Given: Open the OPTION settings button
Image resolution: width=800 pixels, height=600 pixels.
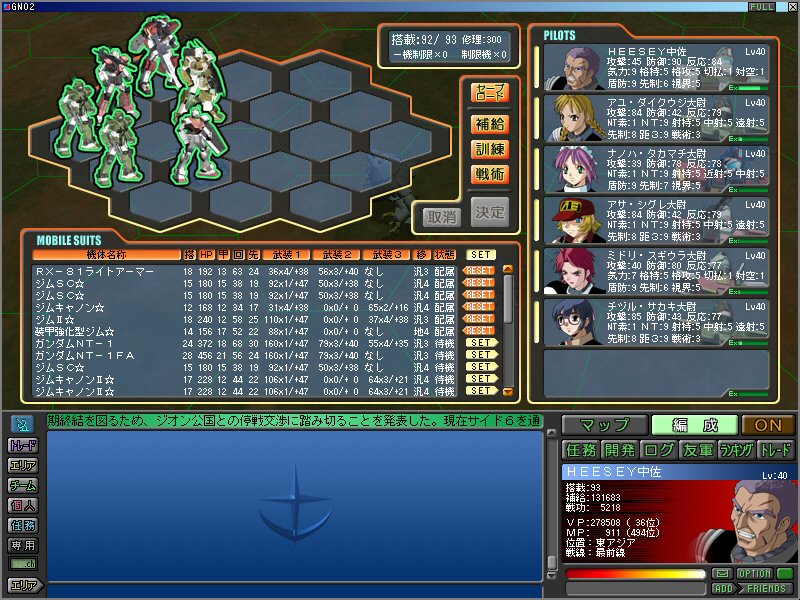Looking at the screenshot, I should pyautogui.click(x=754, y=574).
